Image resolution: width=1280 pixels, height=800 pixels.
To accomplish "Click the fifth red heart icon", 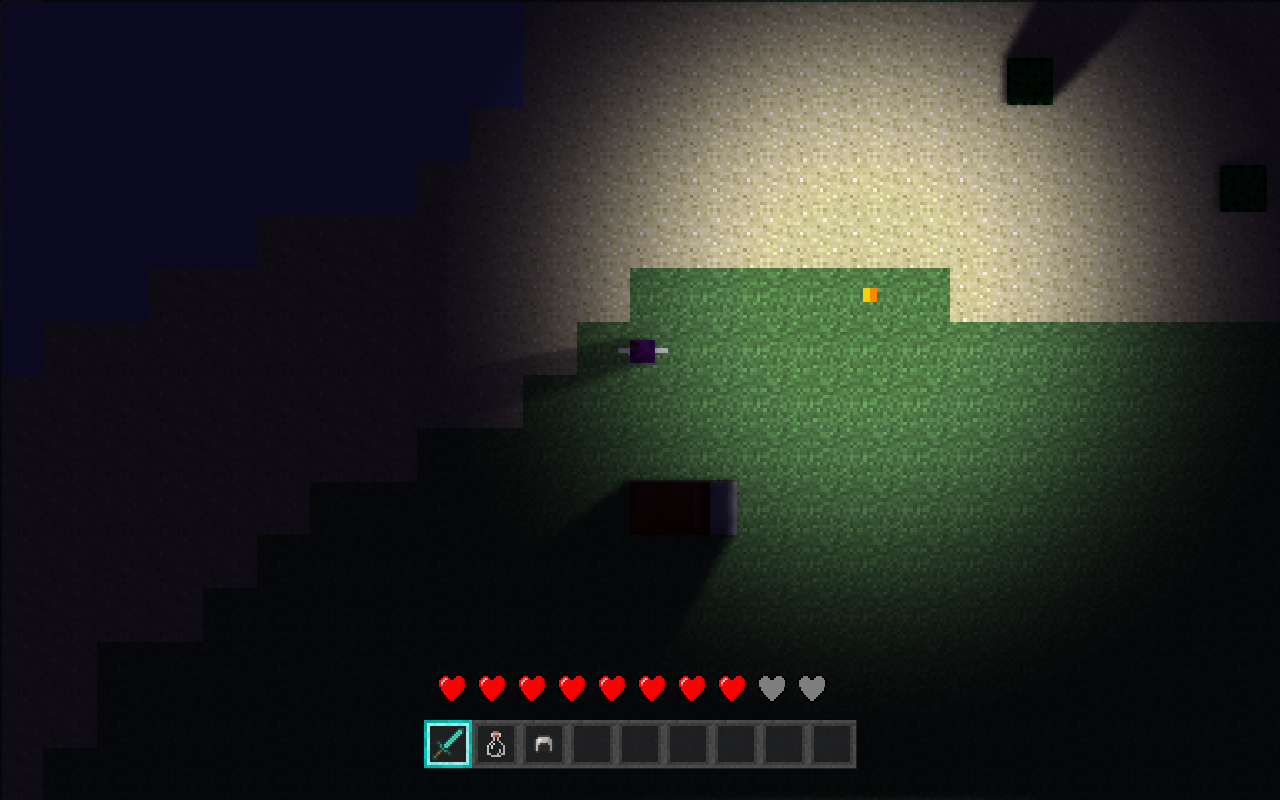I will [x=612, y=688].
